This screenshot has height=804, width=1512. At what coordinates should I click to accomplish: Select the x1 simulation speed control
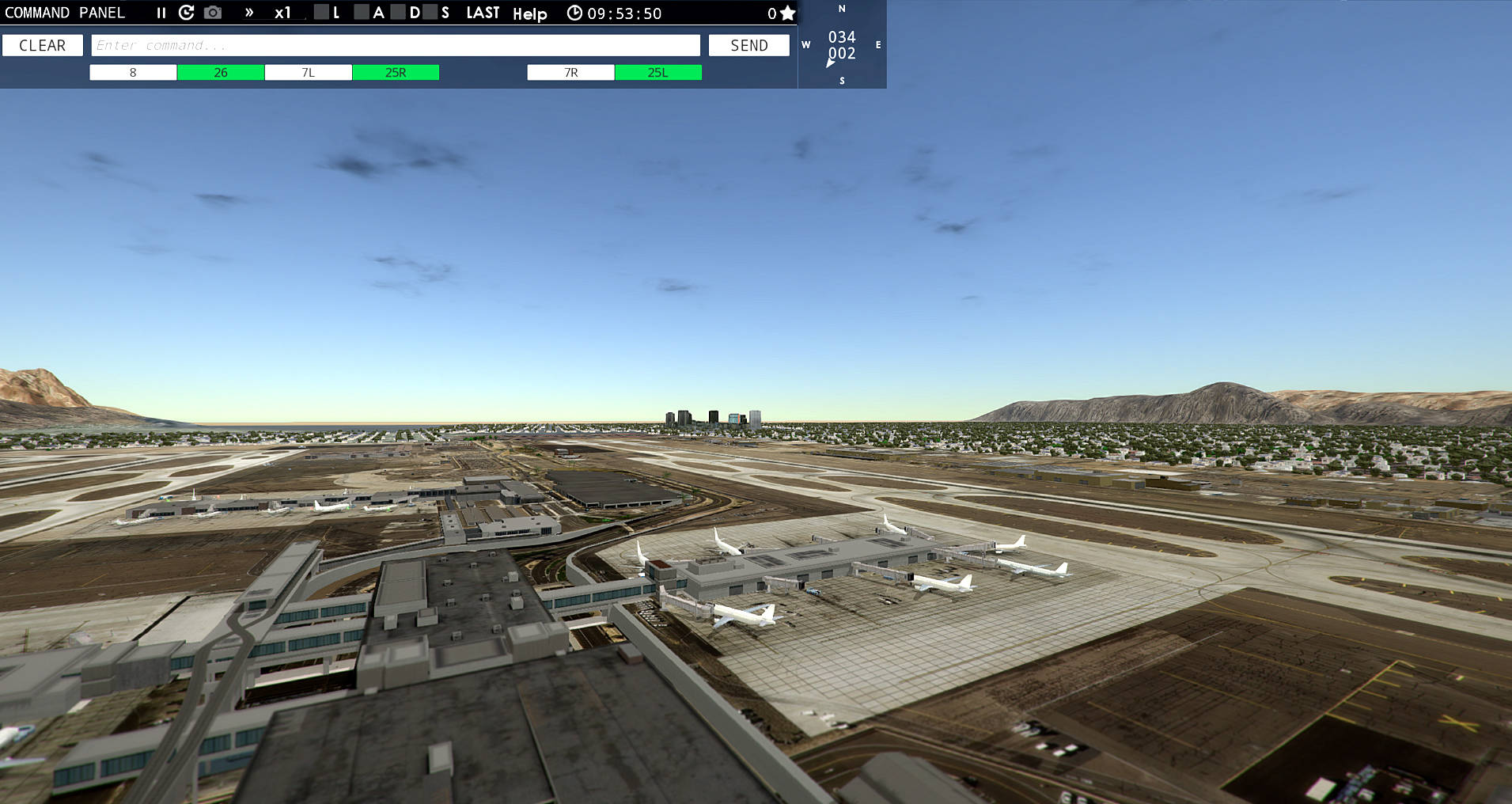pyautogui.click(x=282, y=13)
